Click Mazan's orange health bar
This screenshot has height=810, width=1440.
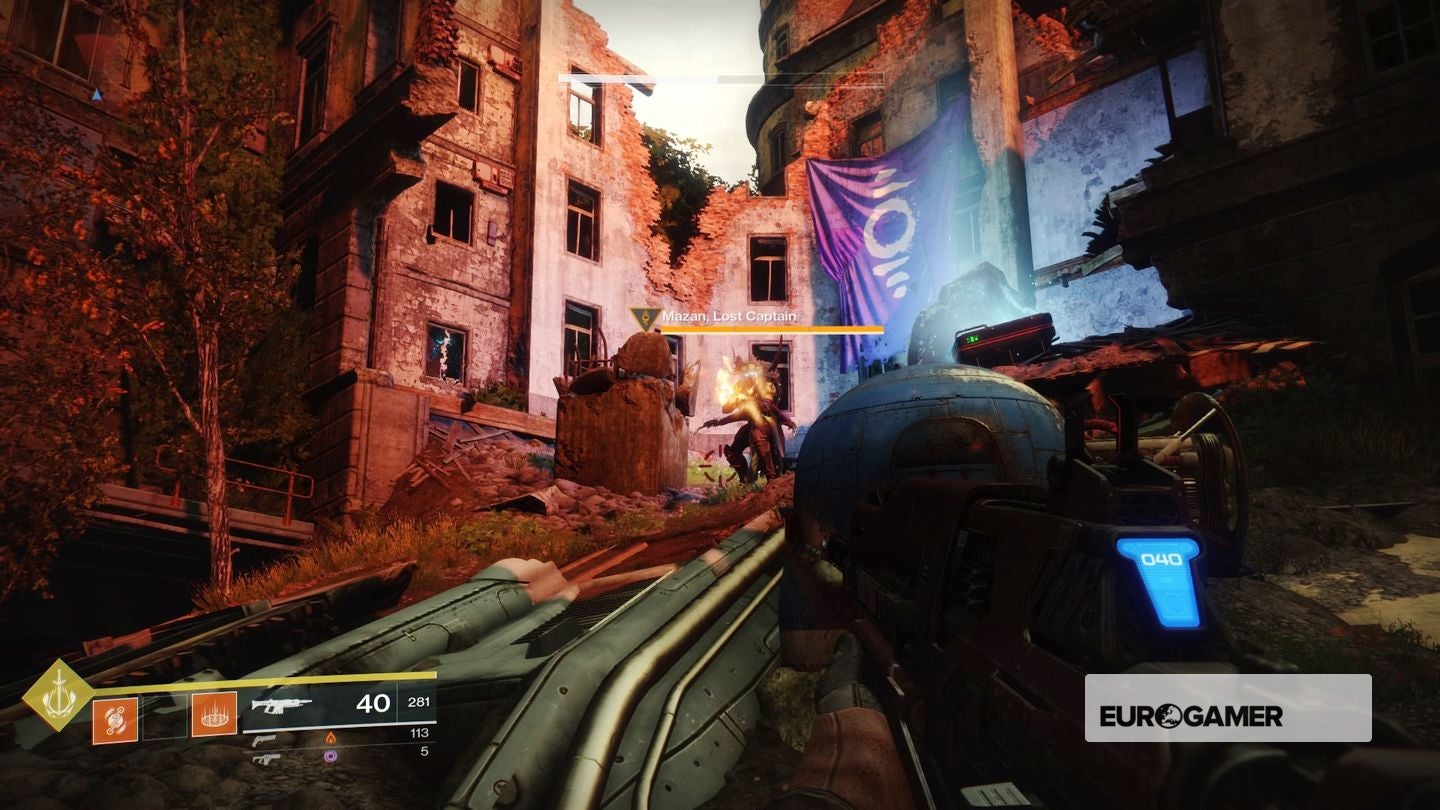pos(771,328)
